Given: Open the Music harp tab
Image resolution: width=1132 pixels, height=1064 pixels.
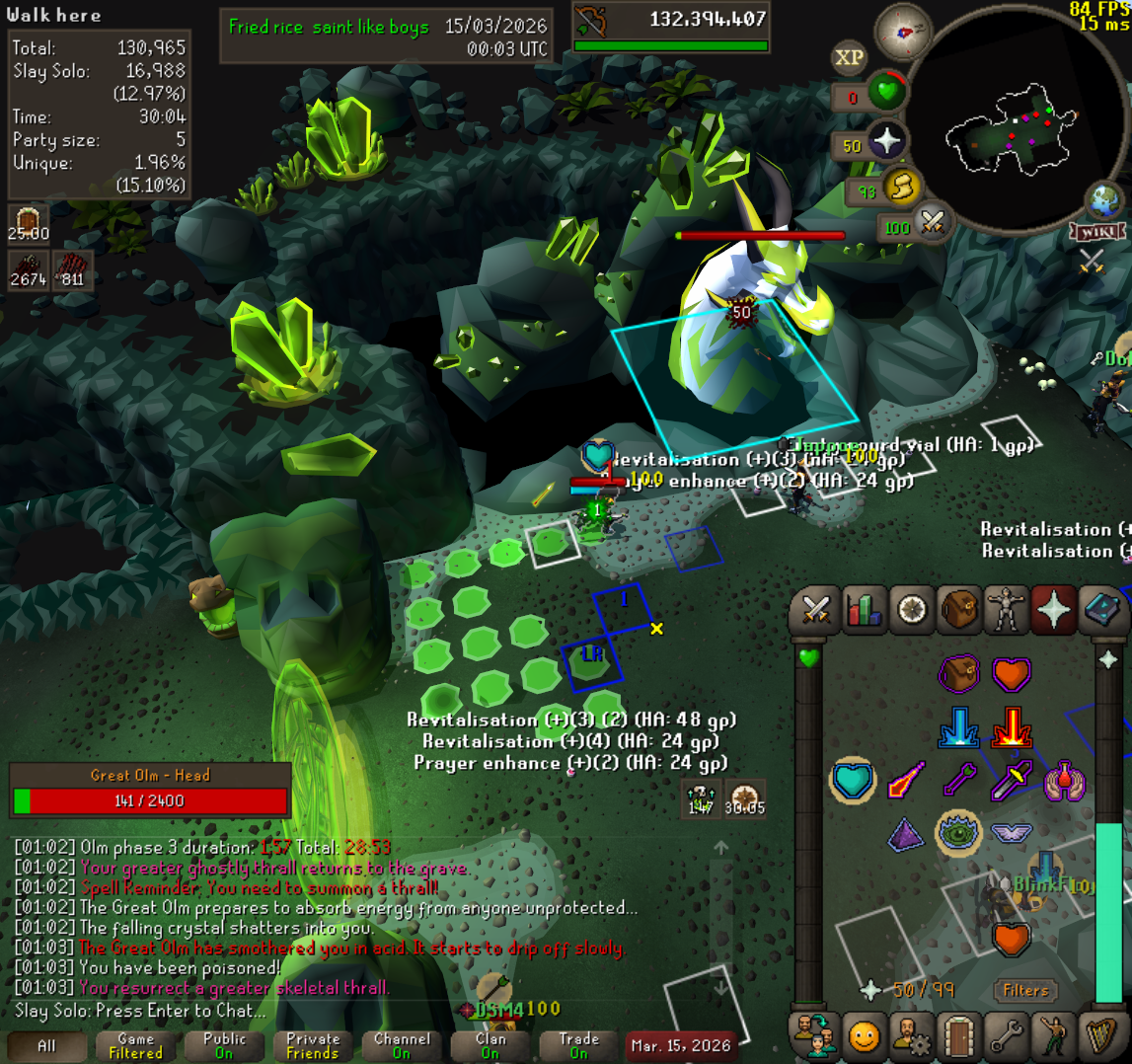Looking at the screenshot, I should tap(1099, 1035).
